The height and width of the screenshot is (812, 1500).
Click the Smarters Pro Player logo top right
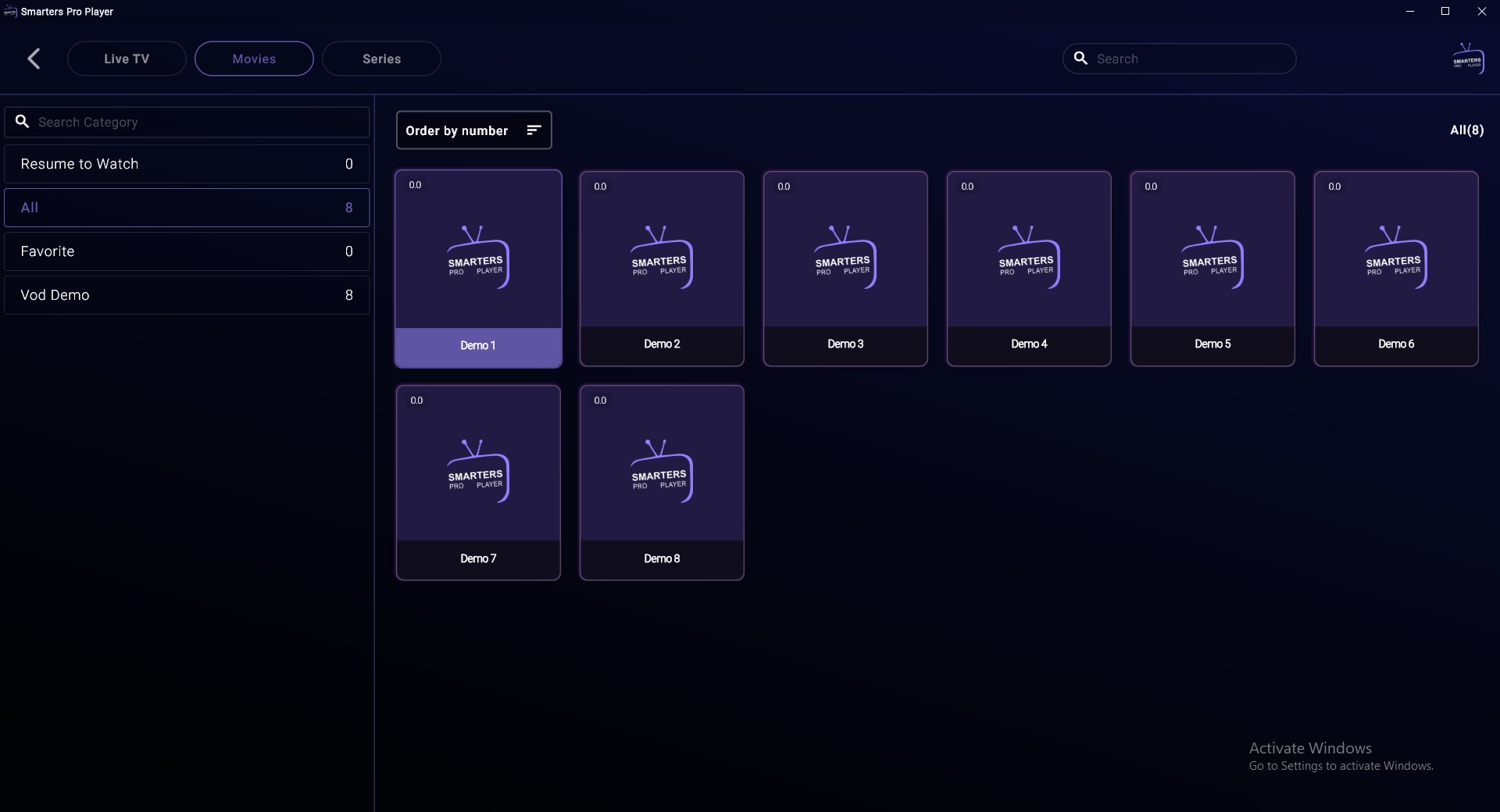tap(1470, 57)
